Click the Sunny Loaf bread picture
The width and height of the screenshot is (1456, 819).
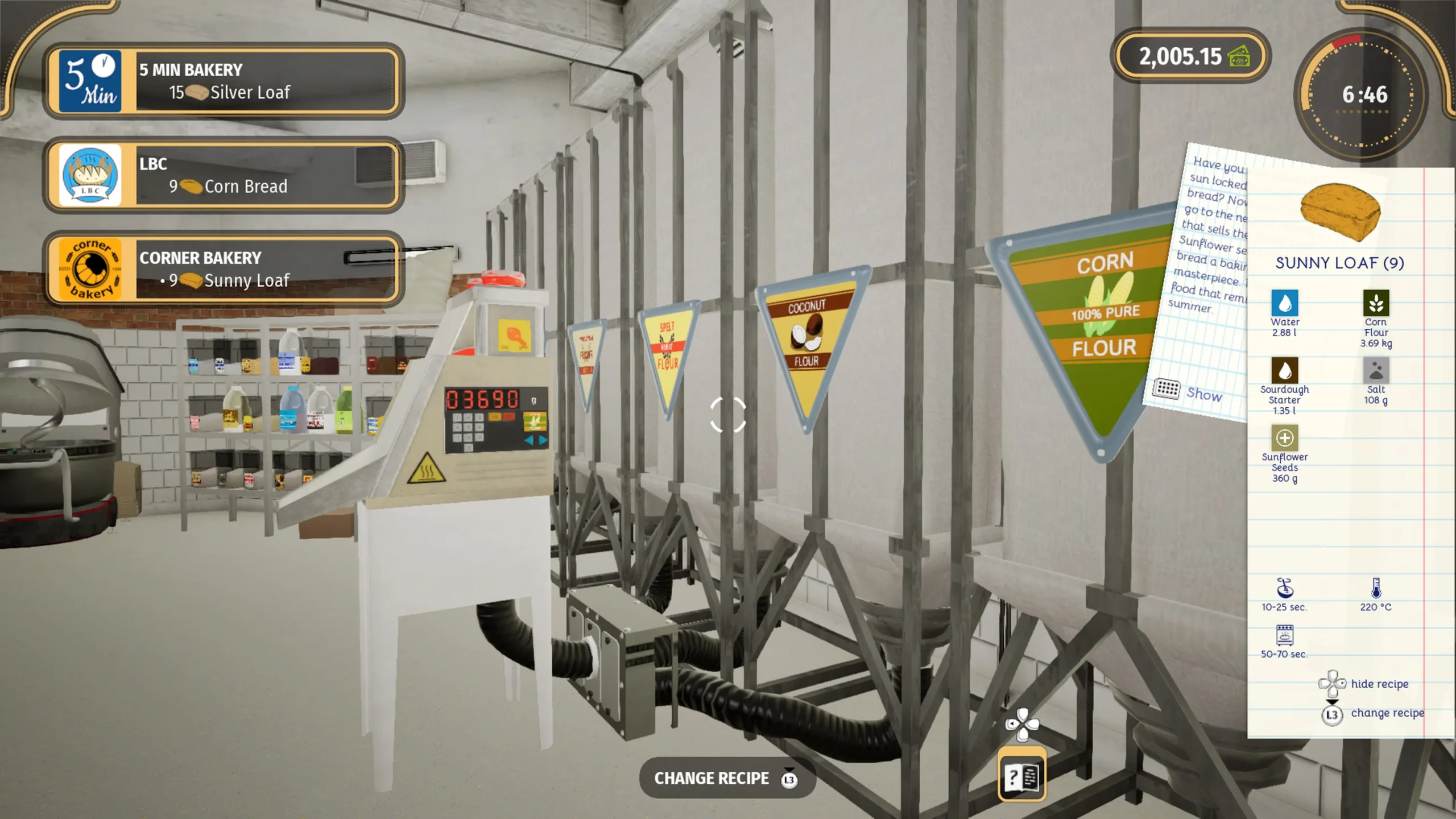pyautogui.click(x=1340, y=212)
